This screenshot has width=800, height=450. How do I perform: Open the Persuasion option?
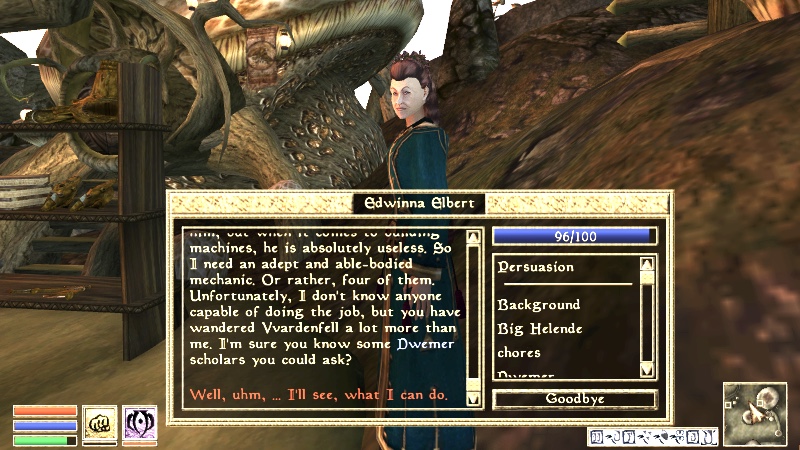pos(536,267)
